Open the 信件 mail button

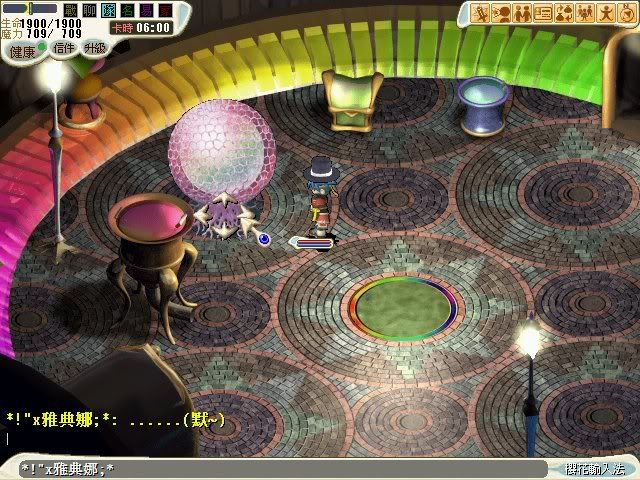(x=64, y=47)
